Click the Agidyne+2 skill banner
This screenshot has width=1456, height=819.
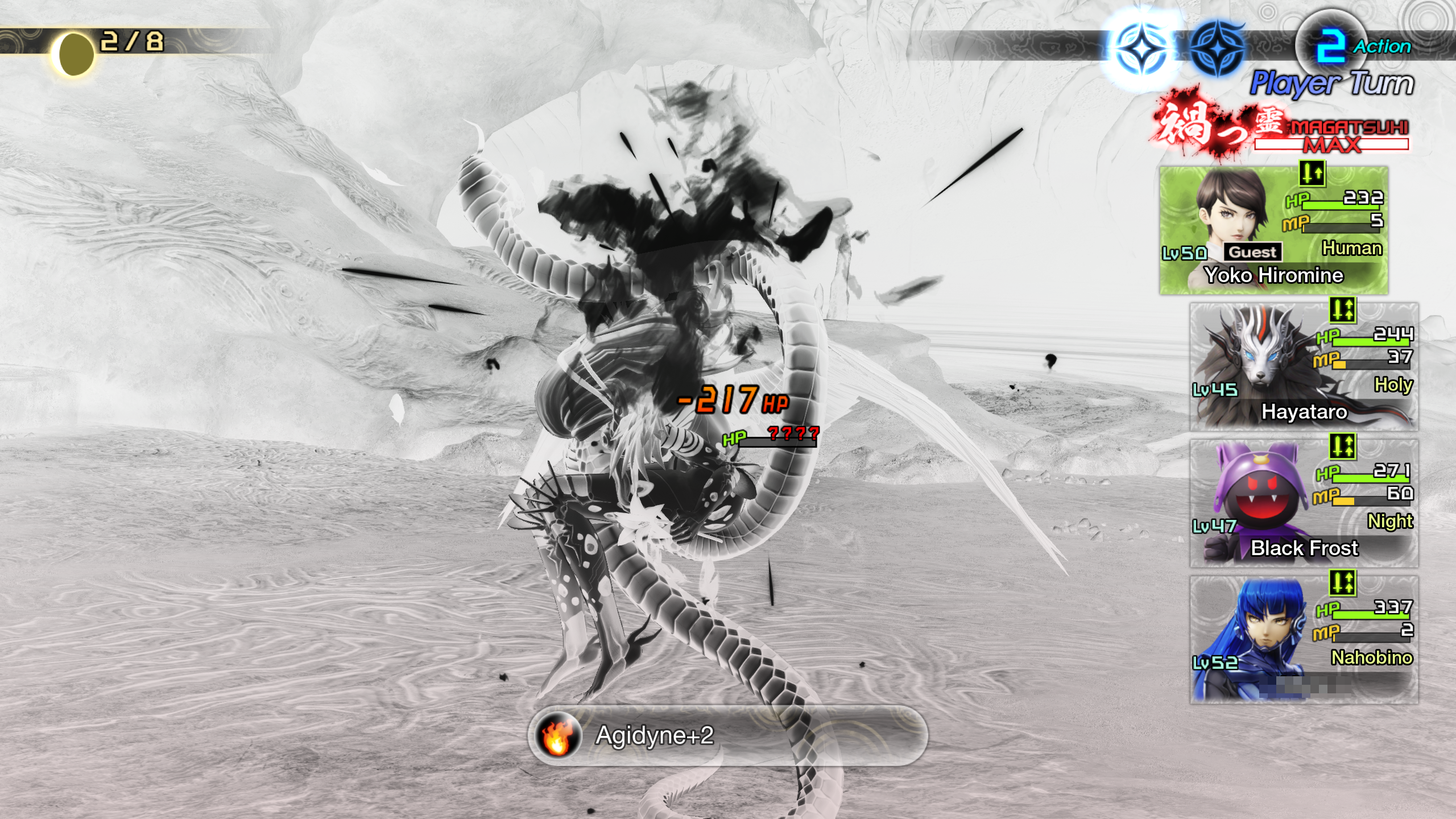[x=728, y=735]
